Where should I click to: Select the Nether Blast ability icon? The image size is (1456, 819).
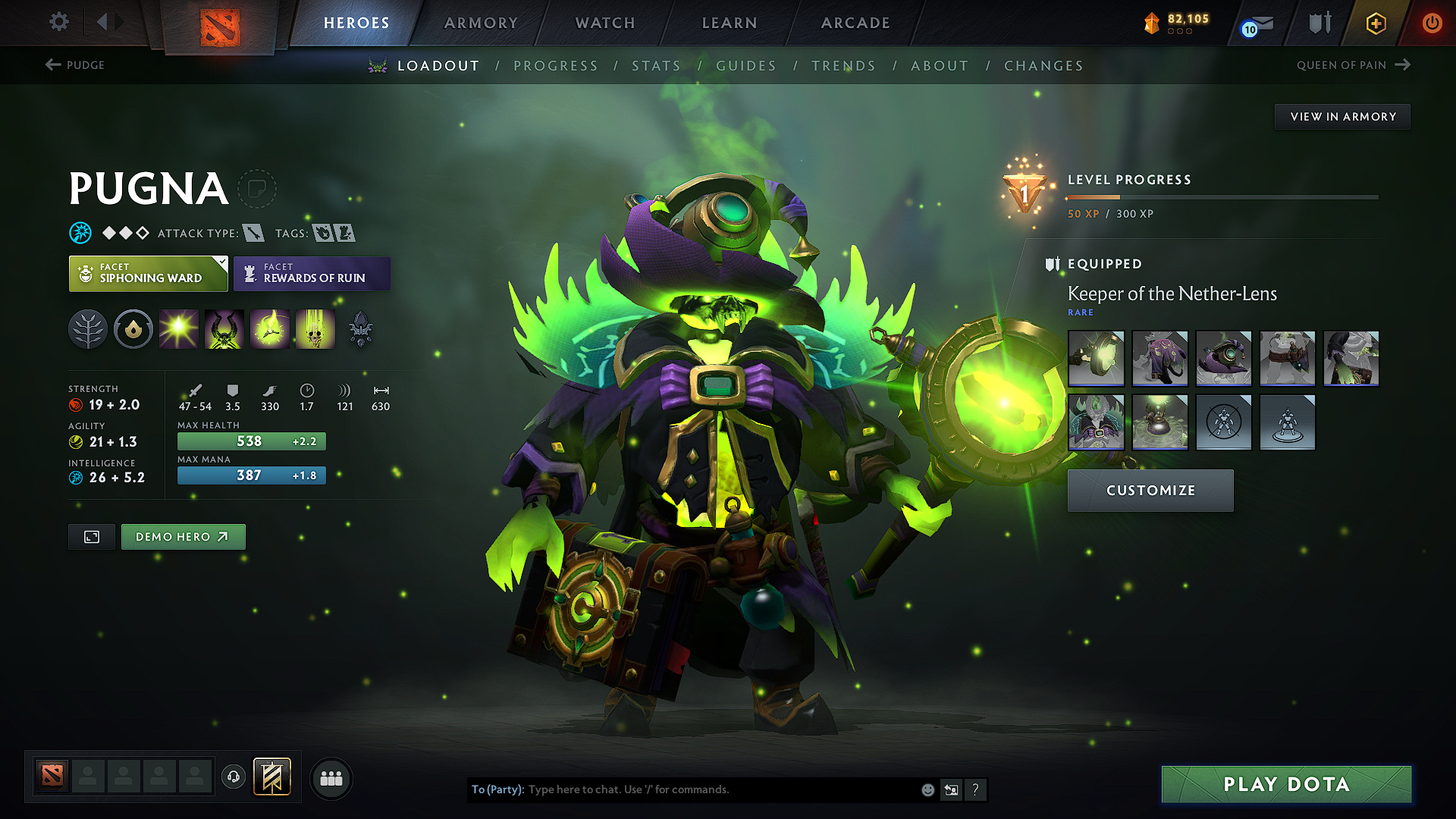click(x=179, y=328)
